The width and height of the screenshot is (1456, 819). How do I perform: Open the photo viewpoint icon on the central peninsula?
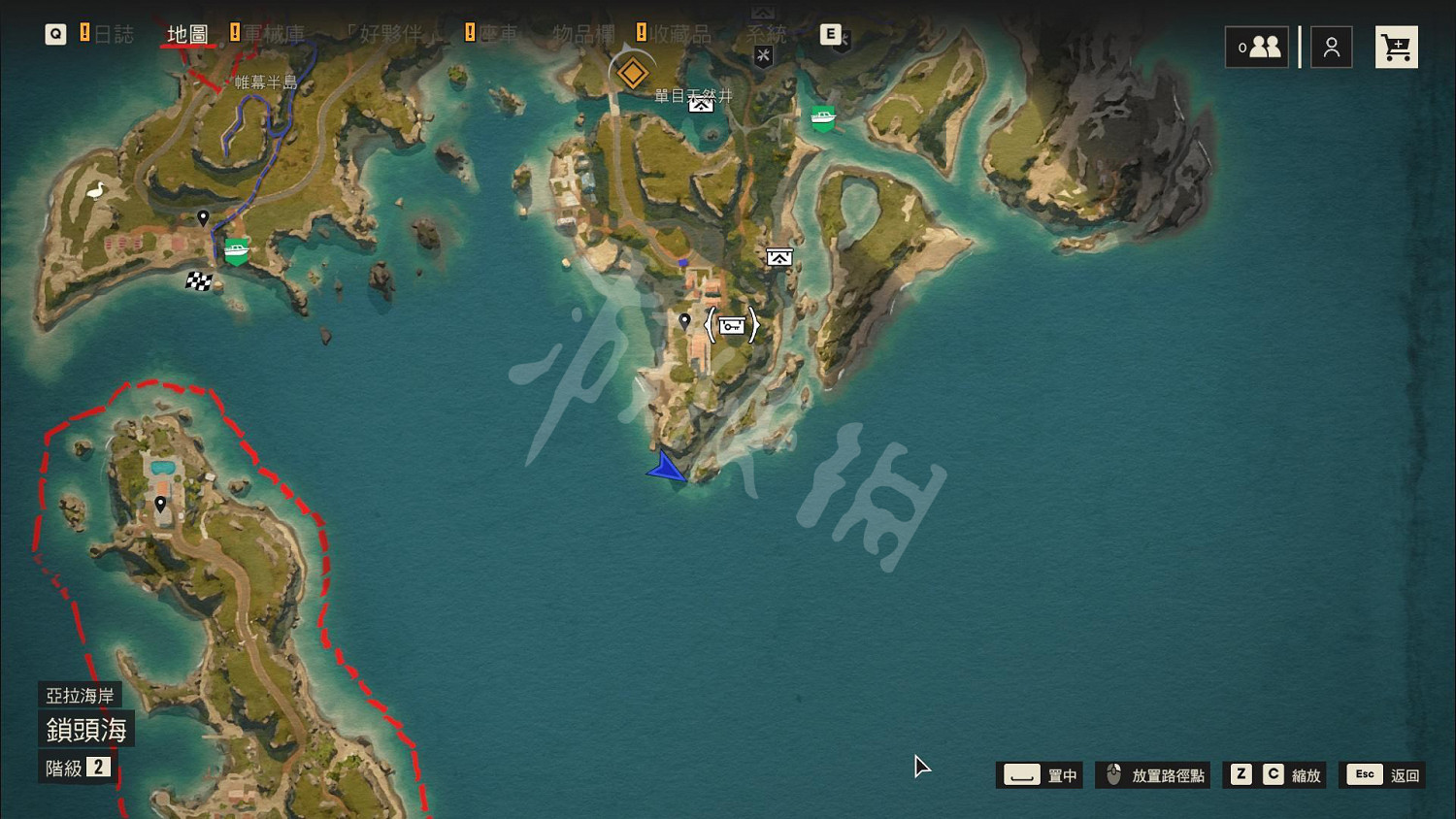click(x=779, y=256)
